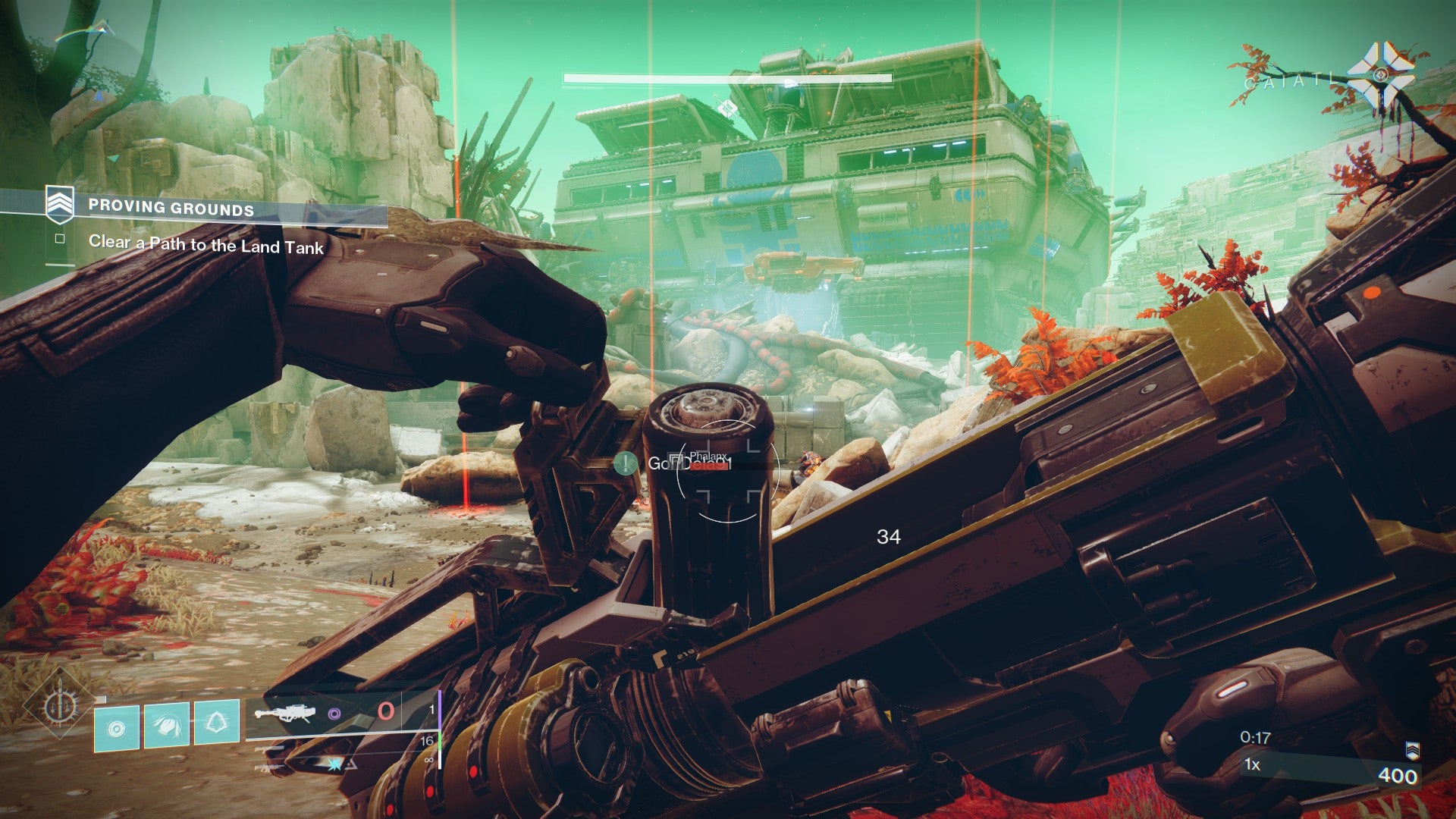
Task: Click the 0:17 mission timer
Action: tap(1257, 737)
